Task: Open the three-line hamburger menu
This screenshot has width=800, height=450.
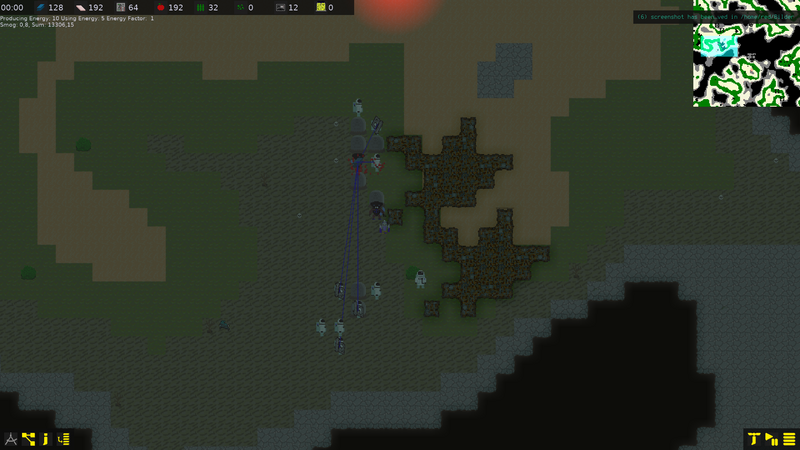Action: point(789,438)
